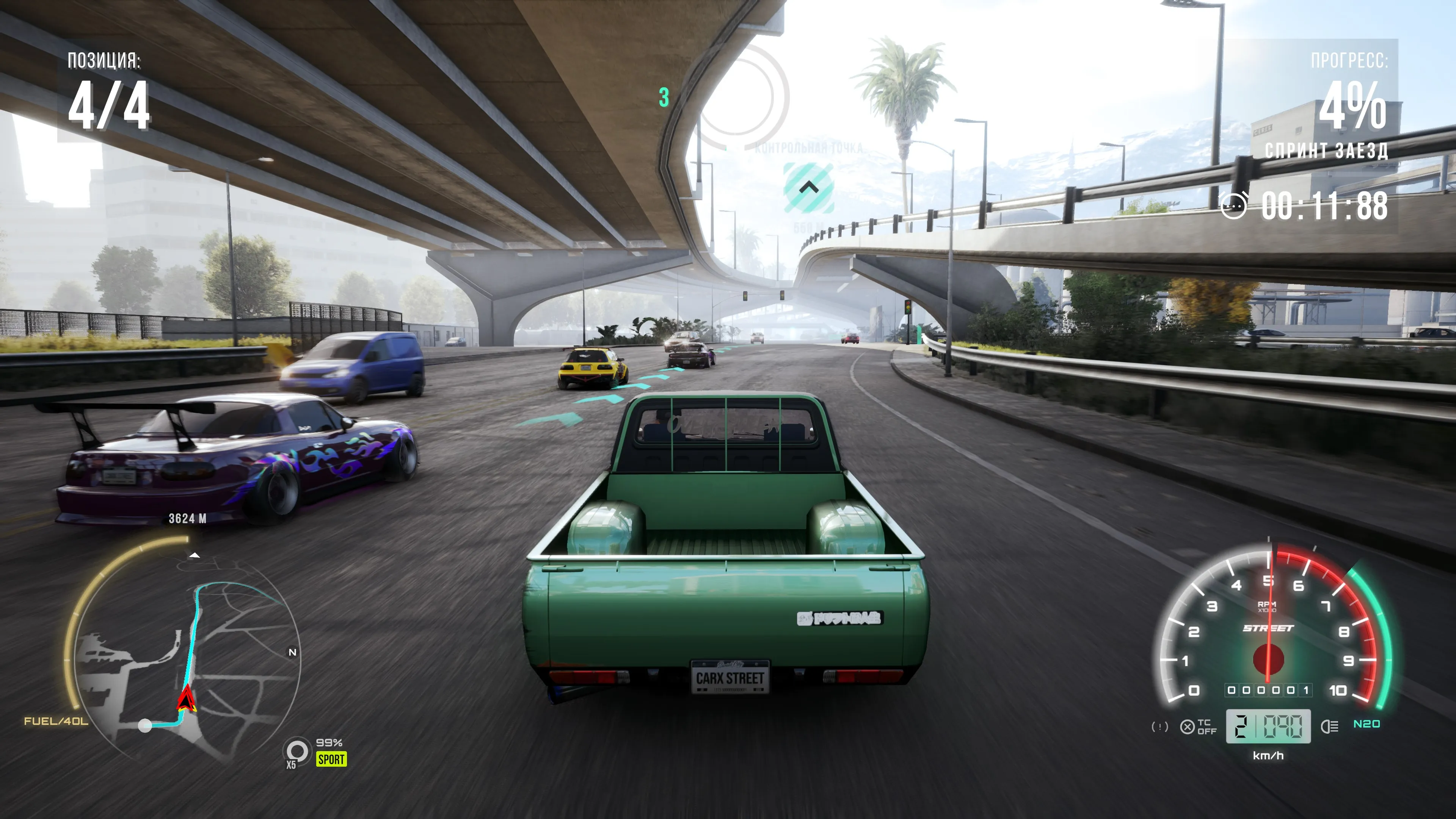Viewport: 1456px width, 819px height.
Task: Toggle the TC OFF traction control indicator
Action: [1198, 727]
